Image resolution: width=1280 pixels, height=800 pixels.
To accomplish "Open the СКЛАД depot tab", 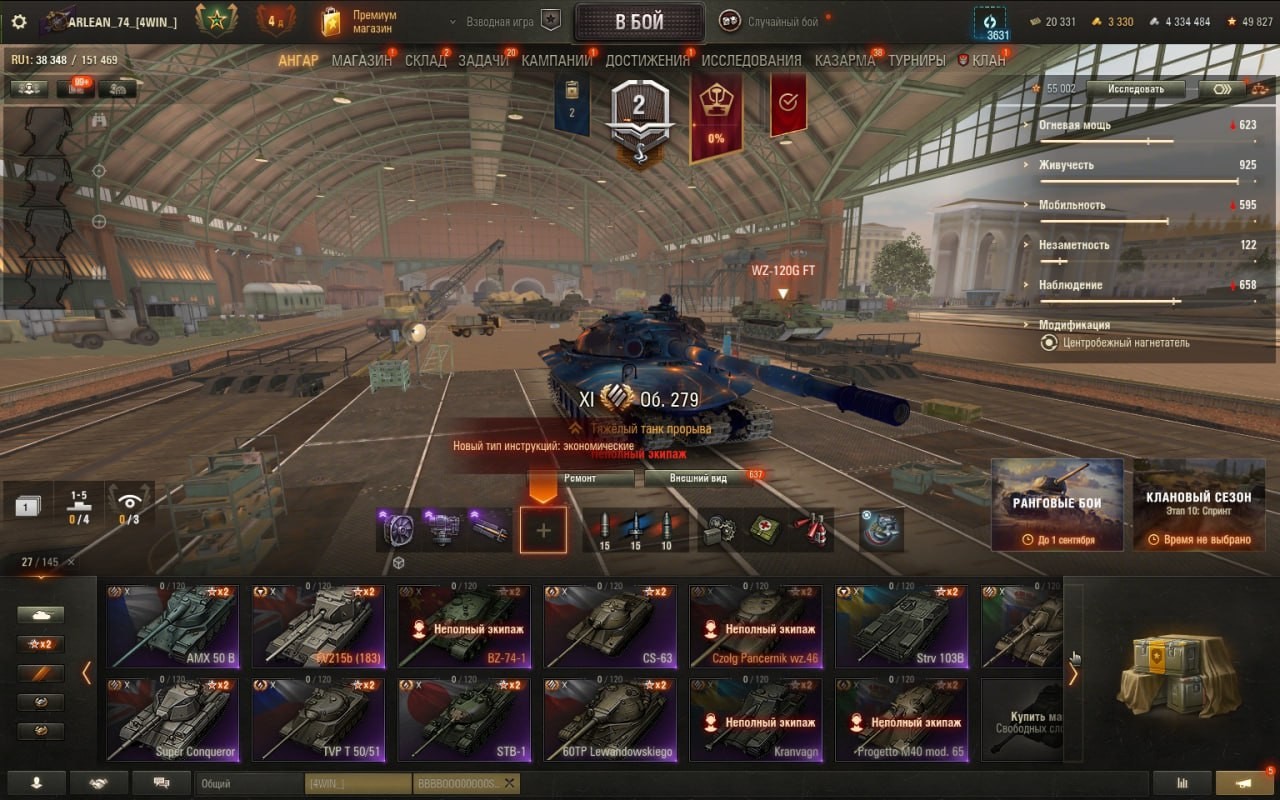I will pos(425,60).
